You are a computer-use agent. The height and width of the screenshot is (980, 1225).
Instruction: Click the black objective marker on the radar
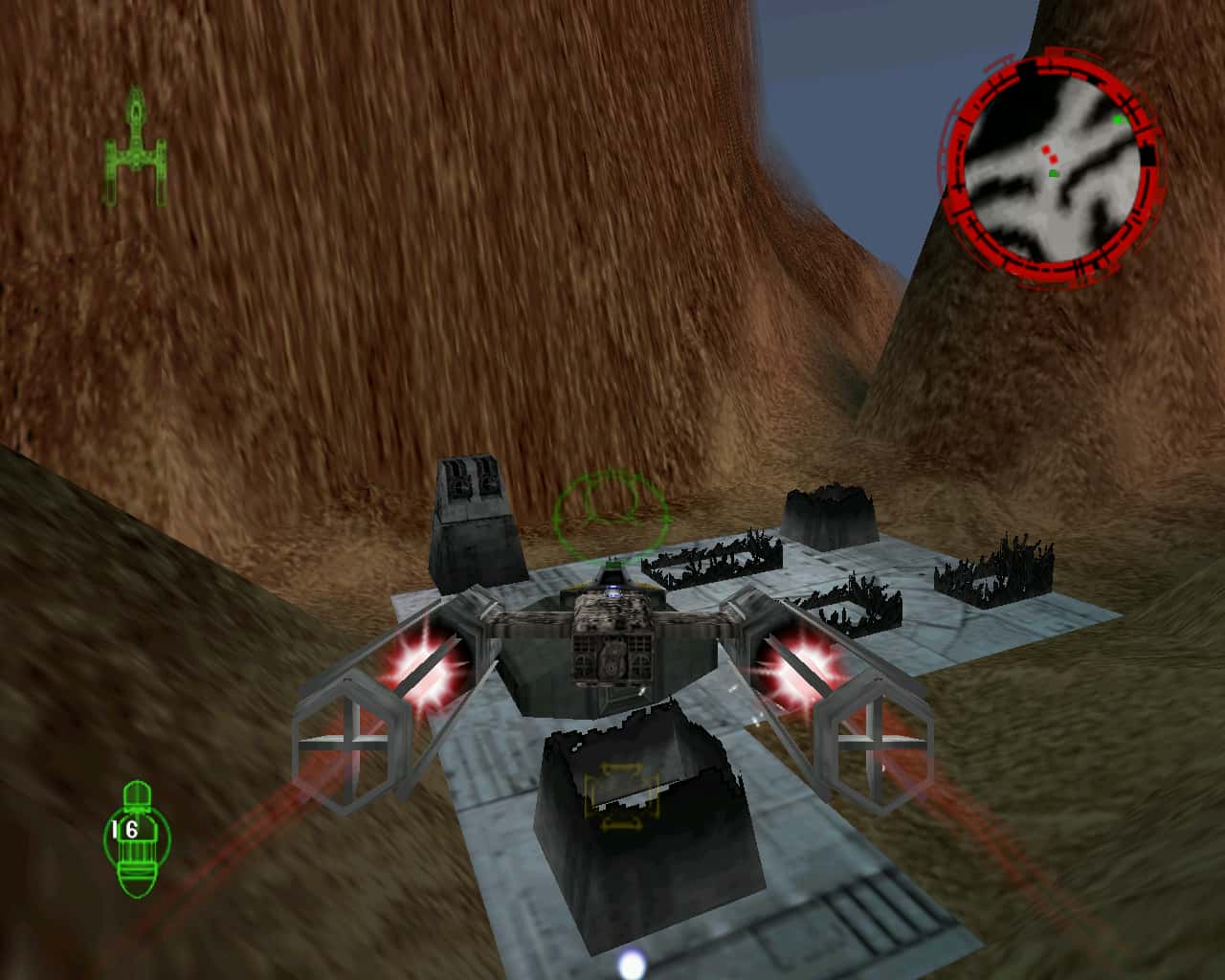coord(1147,153)
